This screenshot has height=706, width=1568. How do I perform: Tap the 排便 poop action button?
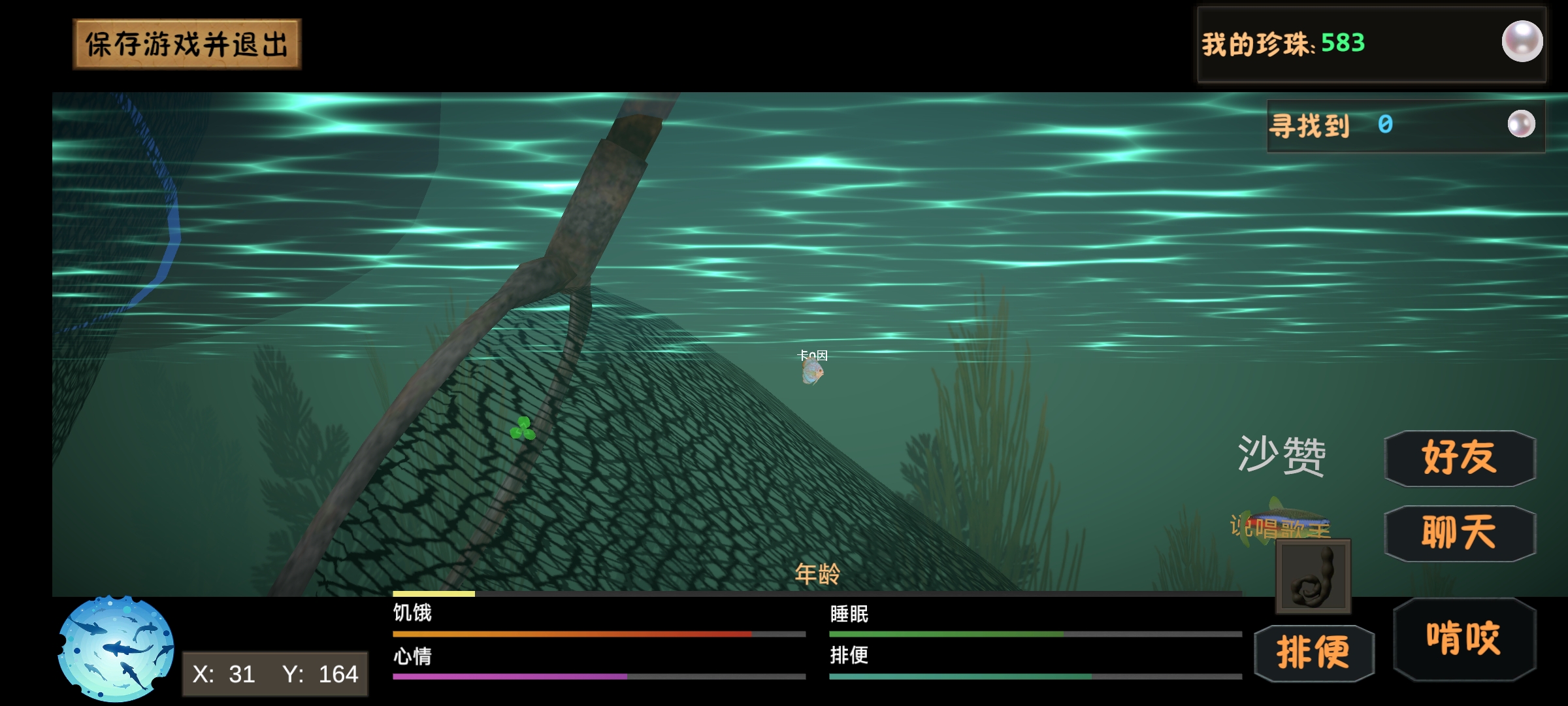click(x=1314, y=652)
